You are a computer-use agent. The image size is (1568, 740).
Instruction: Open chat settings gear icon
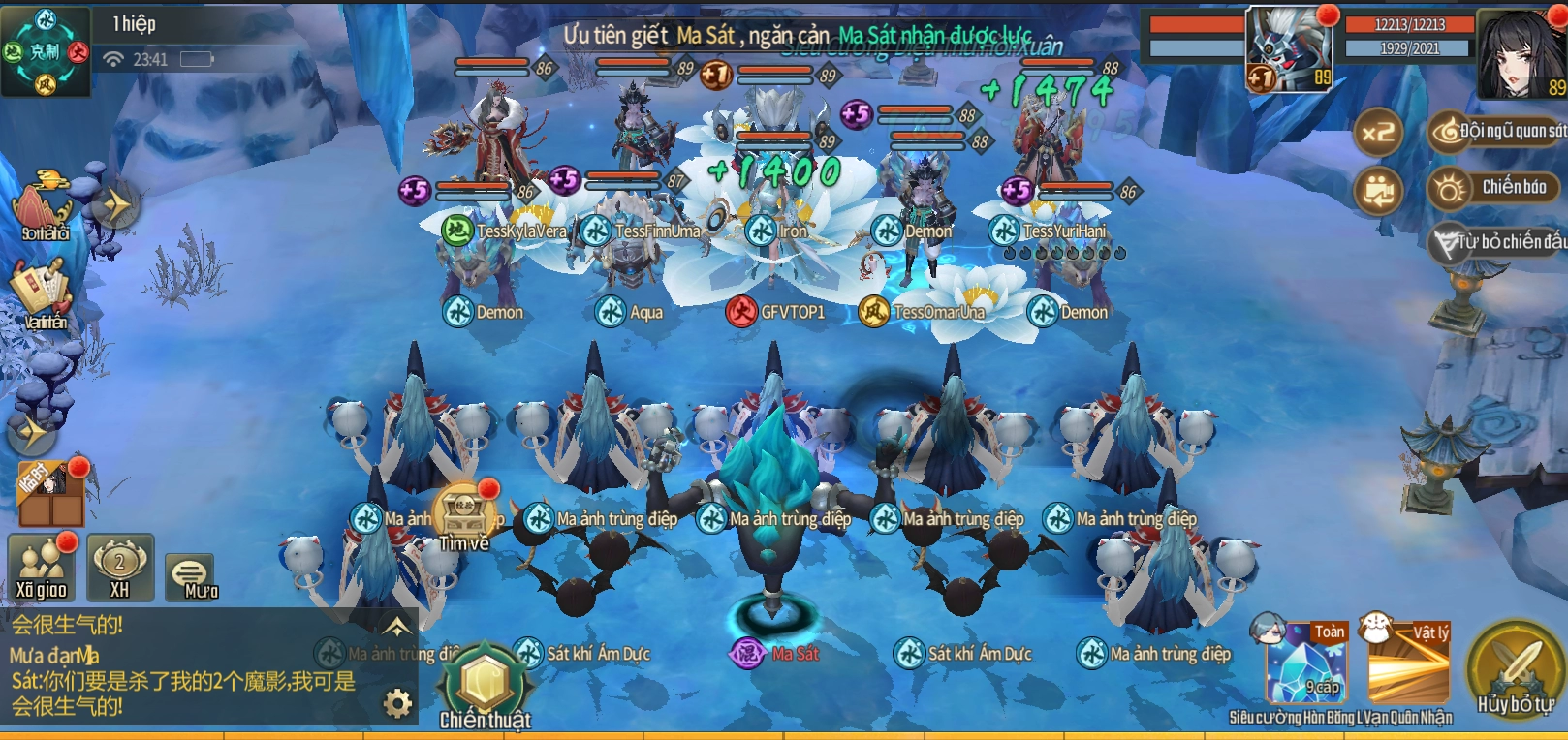point(397,703)
